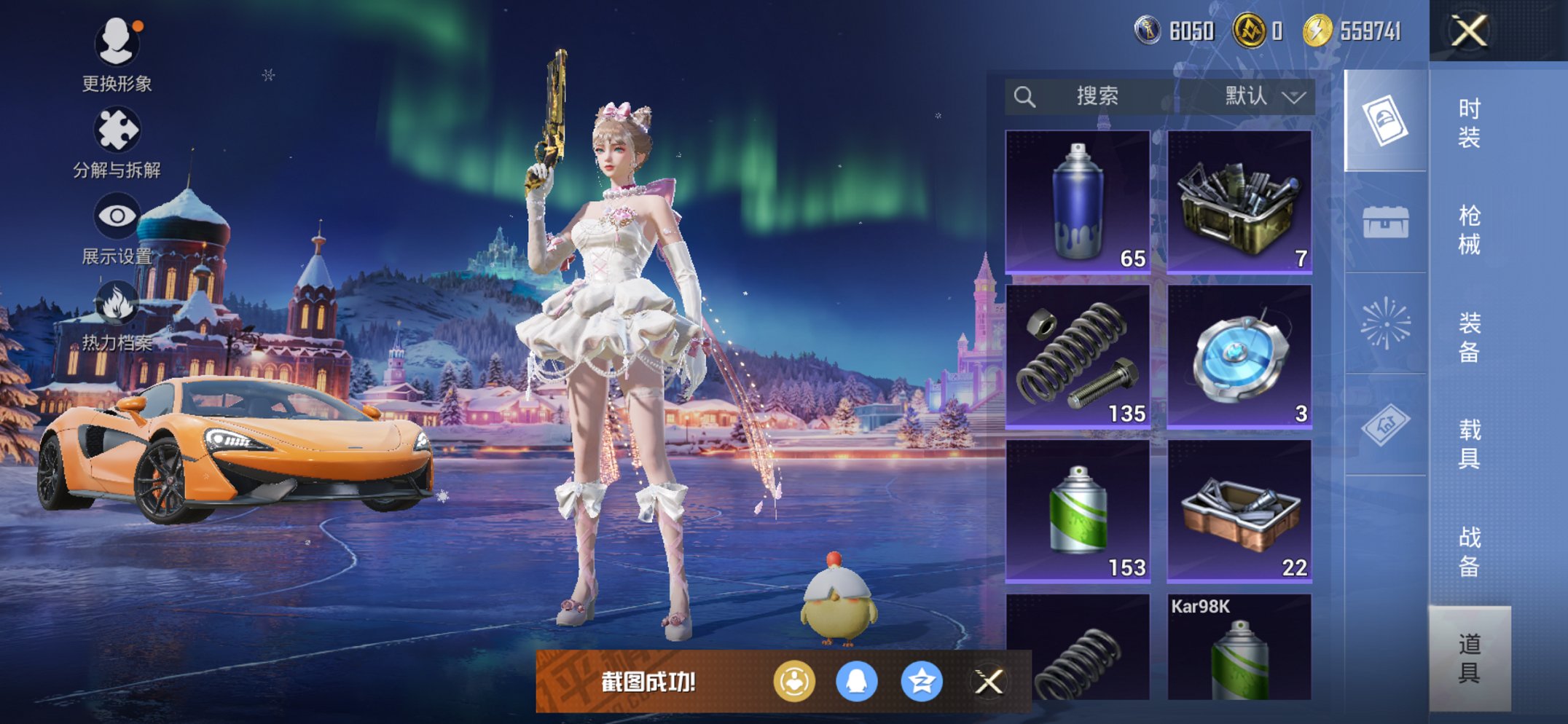Image resolution: width=1568 pixels, height=724 pixels.
Task: Select the blue spray can item
Action: tap(1078, 202)
